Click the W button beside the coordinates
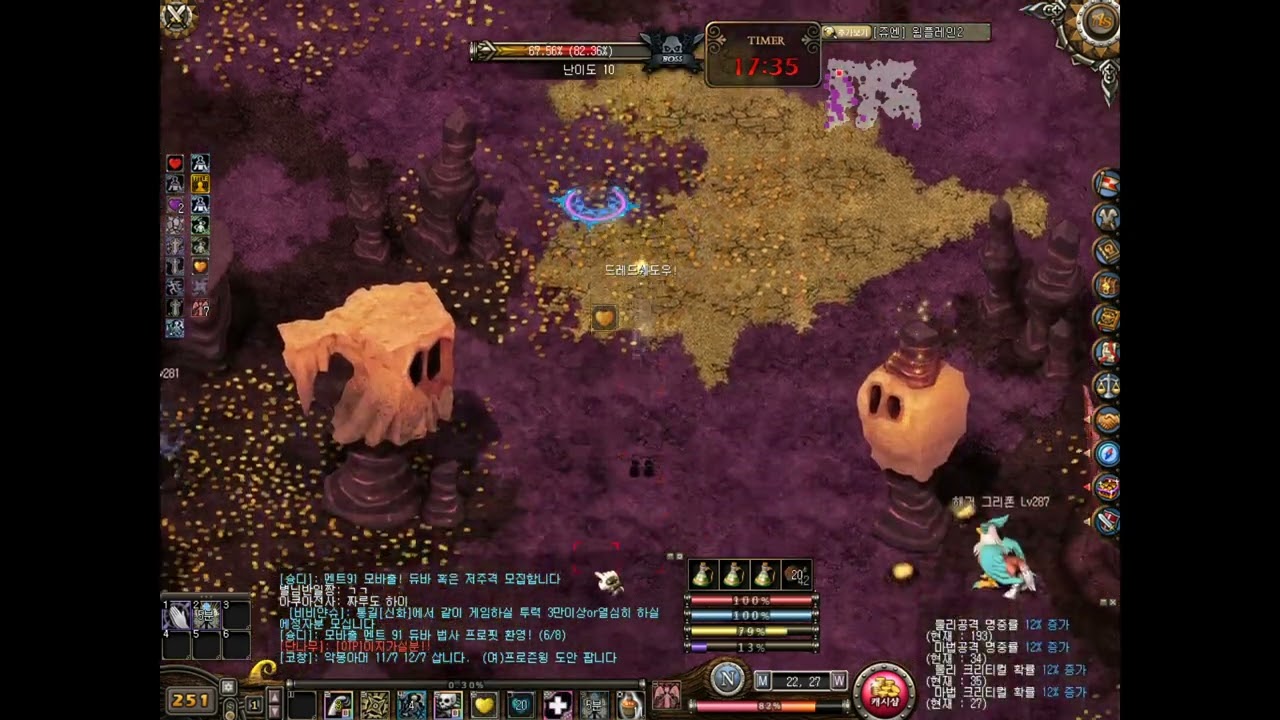Viewport: 1280px width, 720px height. (x=838, y=681)
